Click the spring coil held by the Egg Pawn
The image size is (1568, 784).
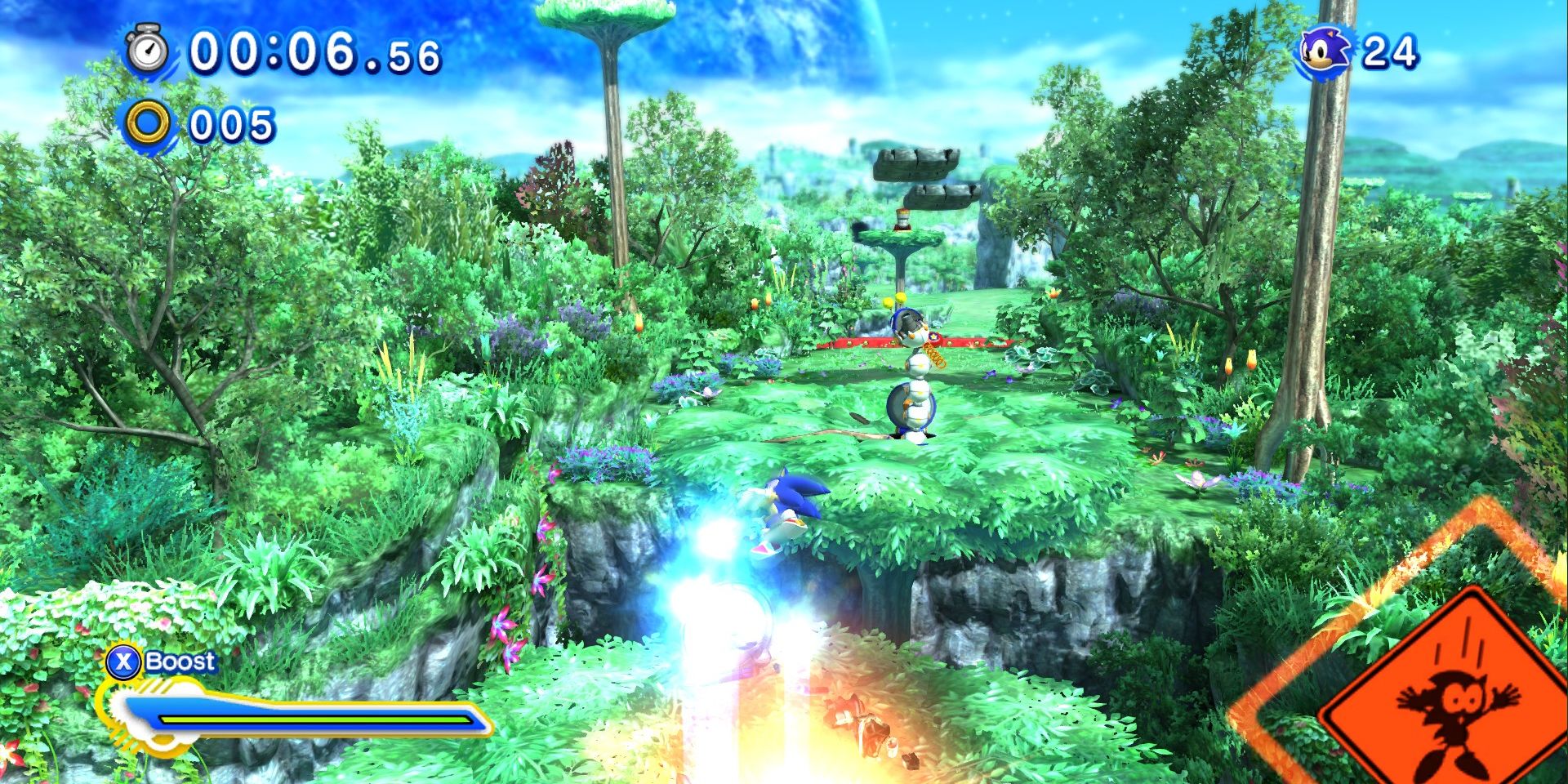point(933,356)
